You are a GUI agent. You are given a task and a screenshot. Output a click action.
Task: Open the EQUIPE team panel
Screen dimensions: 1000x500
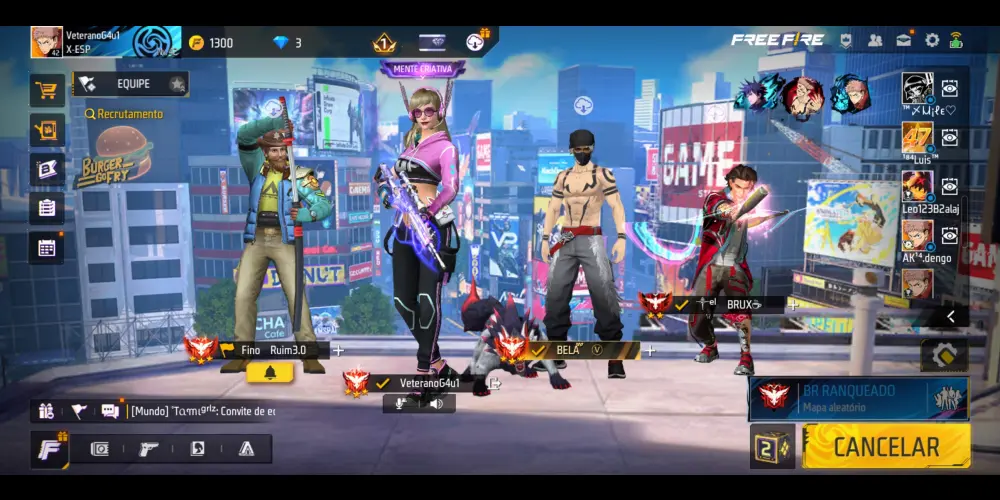pyautogui.click(x=130, y=84)
